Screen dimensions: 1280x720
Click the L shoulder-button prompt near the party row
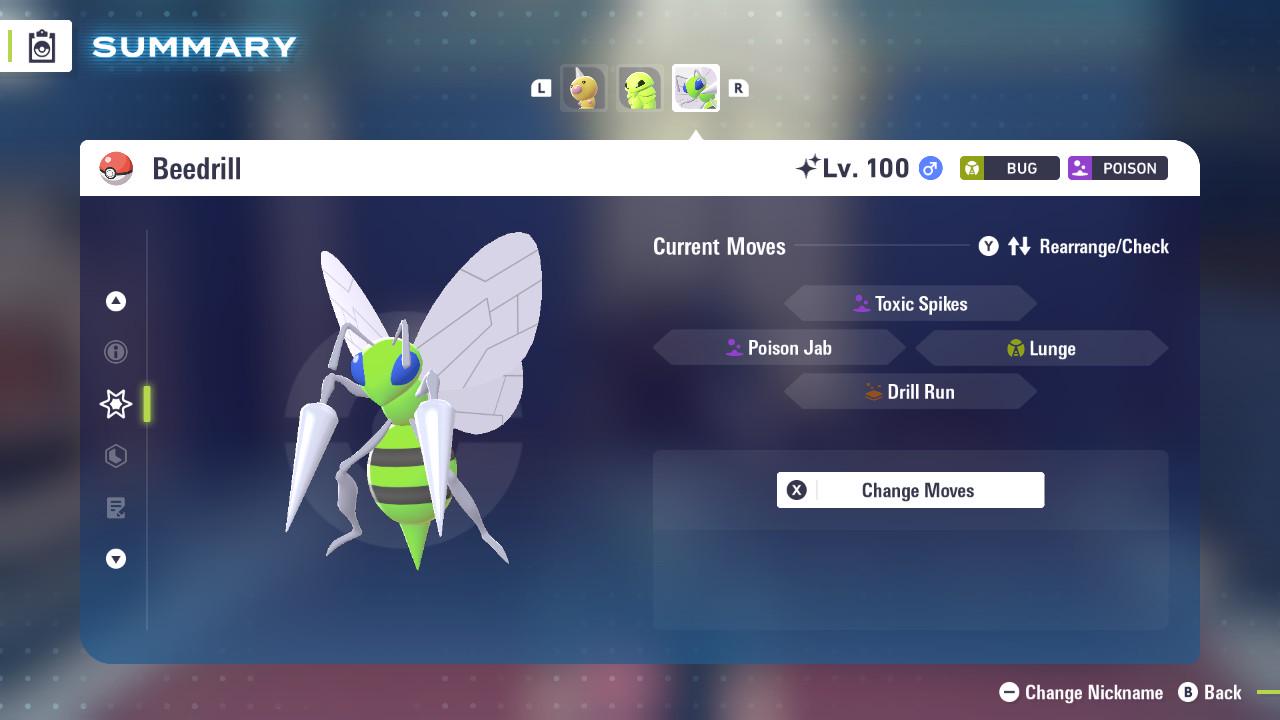(541, 88)
